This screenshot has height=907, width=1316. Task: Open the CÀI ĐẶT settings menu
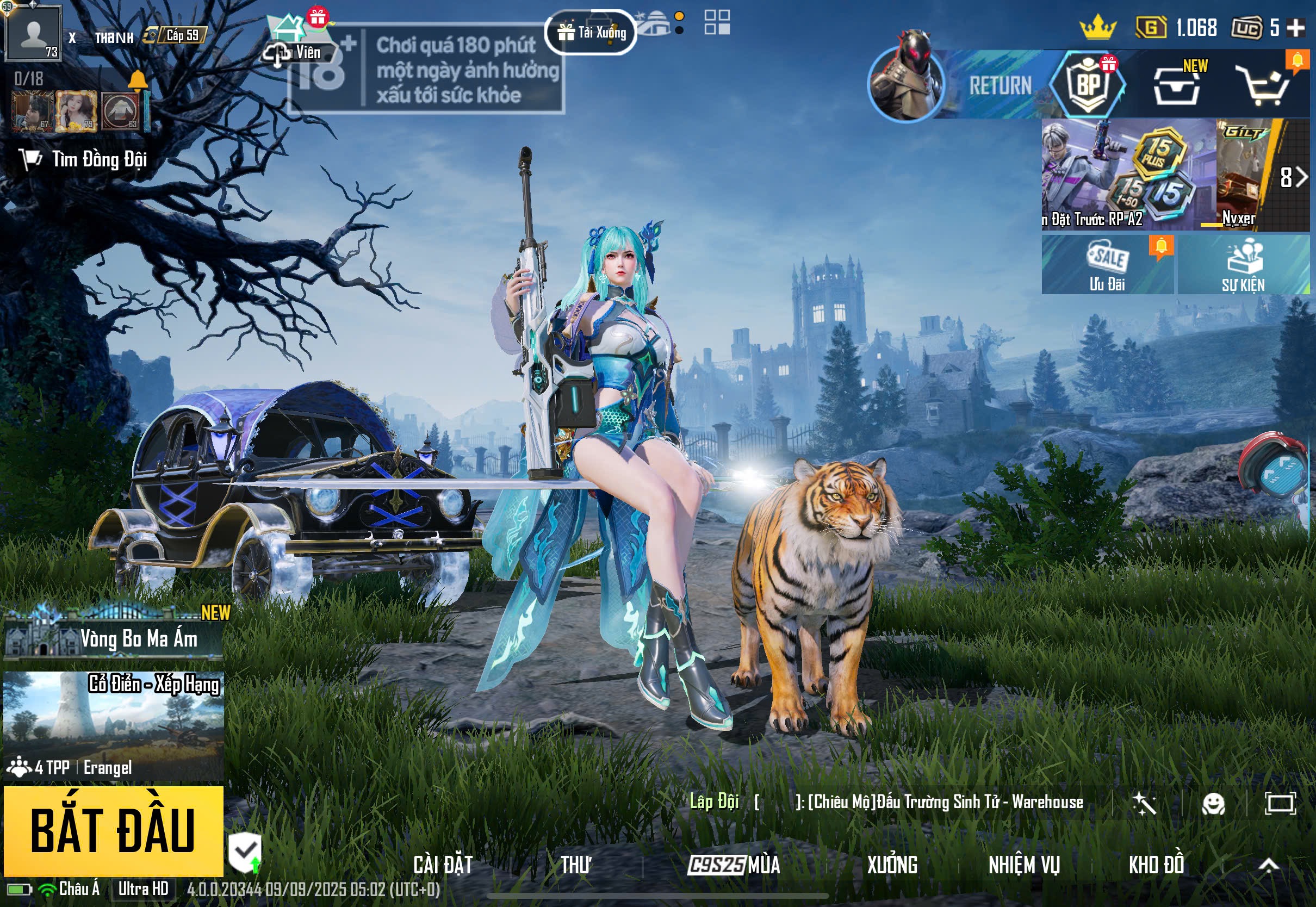click(x=443, y=865)
